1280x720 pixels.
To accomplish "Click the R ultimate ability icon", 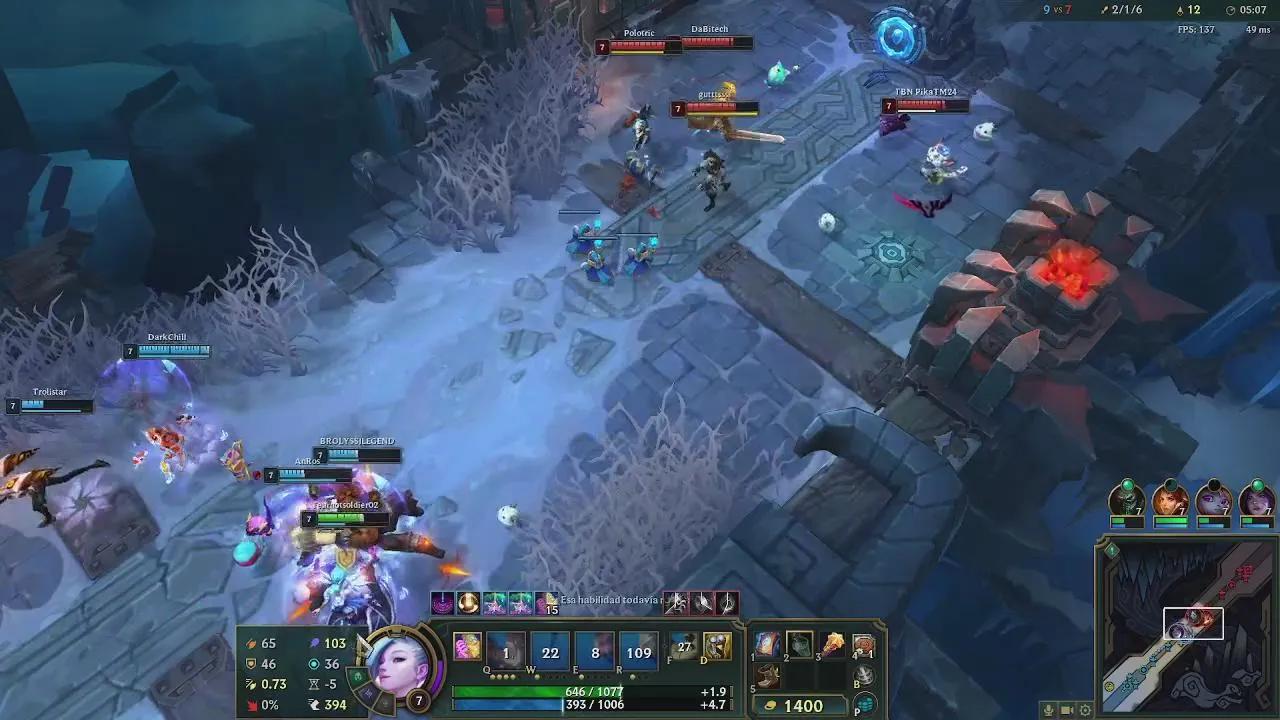I will [637, 651].
